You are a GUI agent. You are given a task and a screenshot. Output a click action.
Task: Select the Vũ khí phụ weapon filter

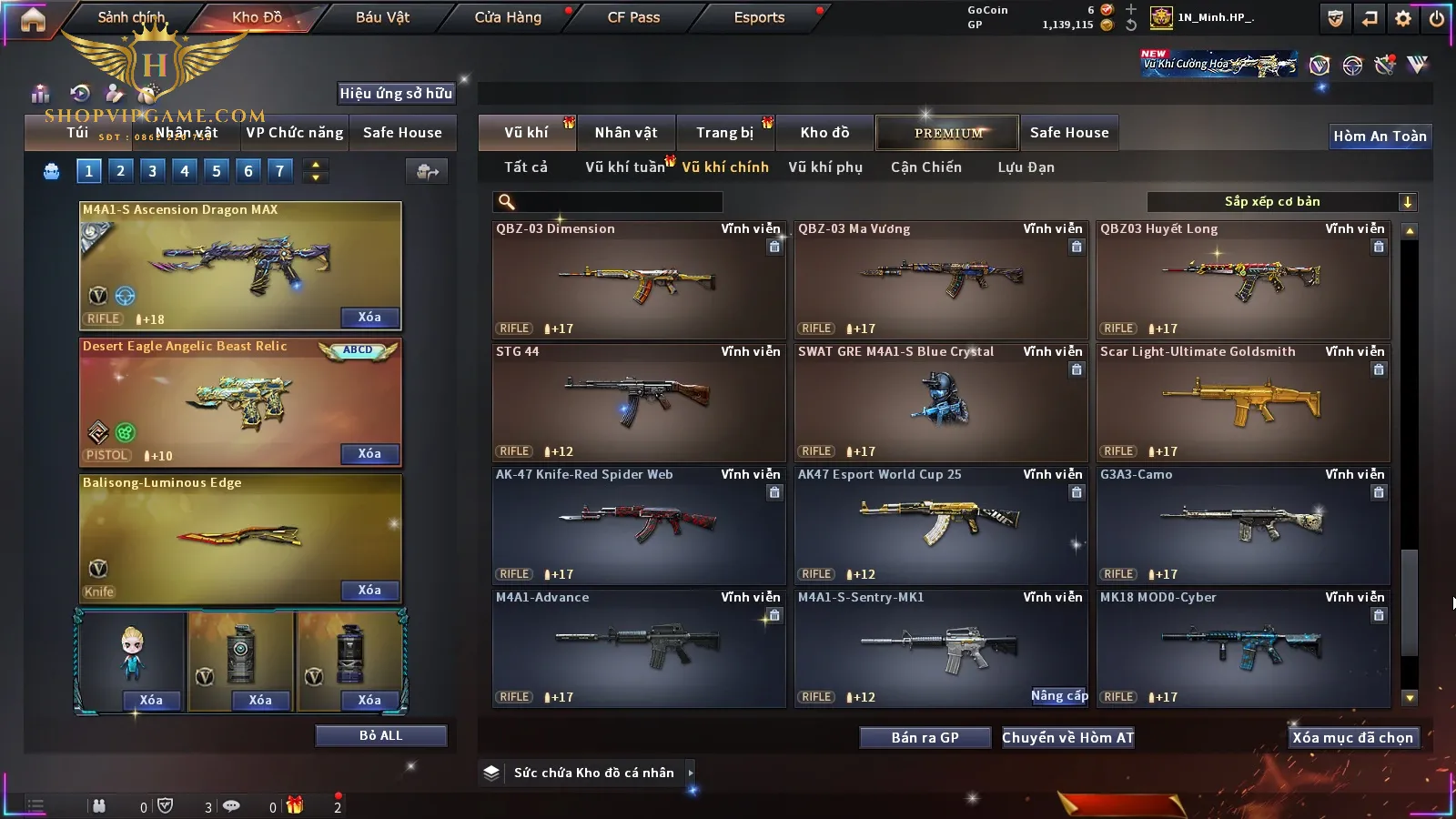coord(825,167)
